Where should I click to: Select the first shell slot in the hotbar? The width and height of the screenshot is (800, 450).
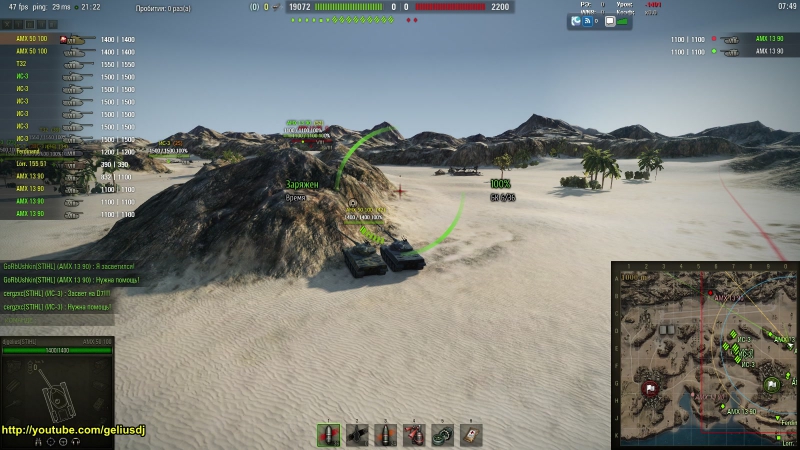pos(329,434)
